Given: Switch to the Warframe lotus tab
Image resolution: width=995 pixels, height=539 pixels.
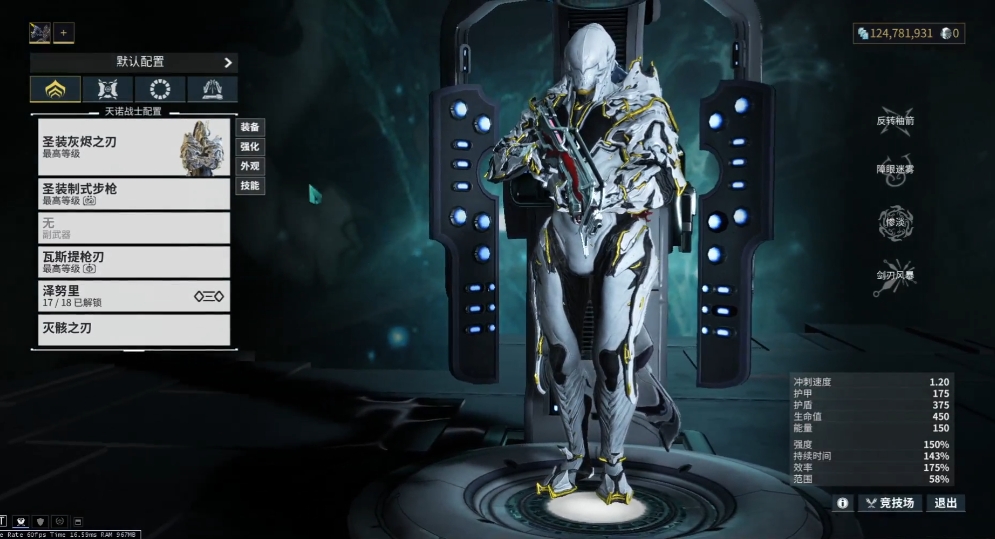Looking at the screenshot, I should (56, 90).
